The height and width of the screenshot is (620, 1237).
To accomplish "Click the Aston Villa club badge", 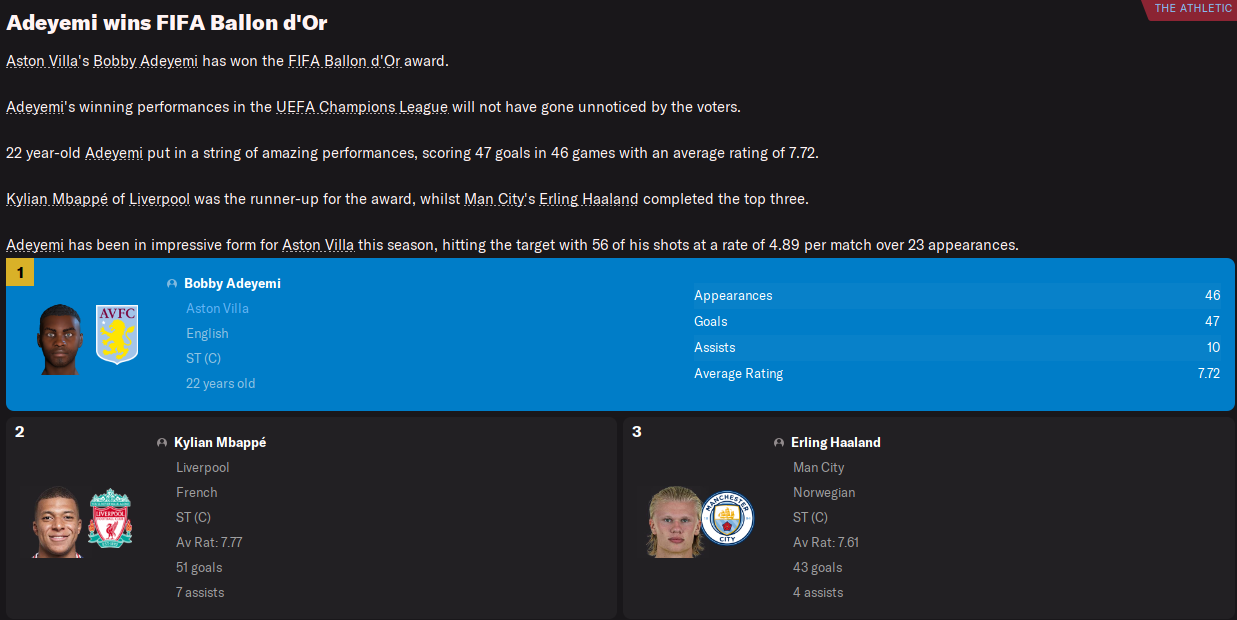I will point(117,334).
